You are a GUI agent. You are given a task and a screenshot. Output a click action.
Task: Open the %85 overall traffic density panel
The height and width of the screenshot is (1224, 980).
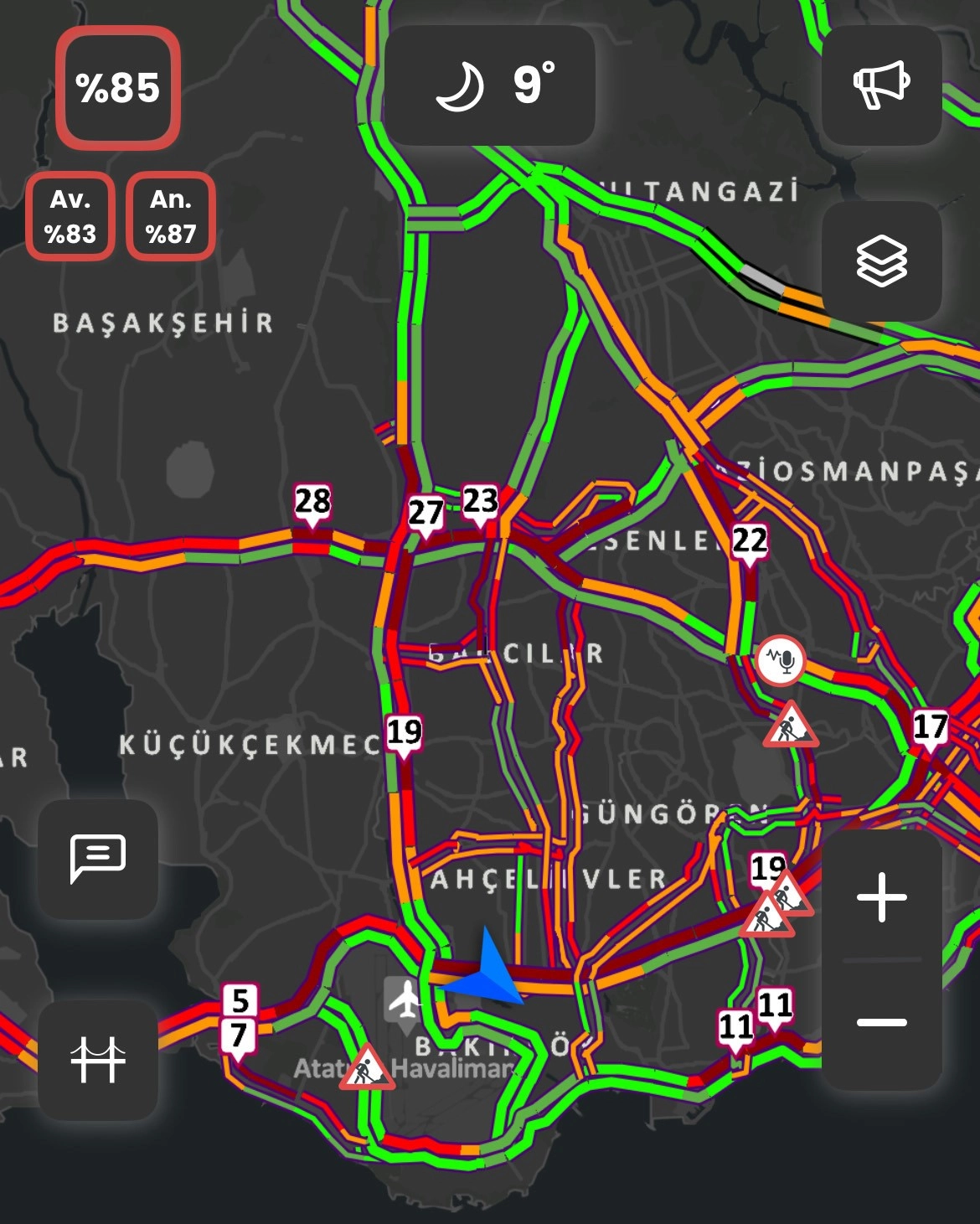[x=118, y=88]
